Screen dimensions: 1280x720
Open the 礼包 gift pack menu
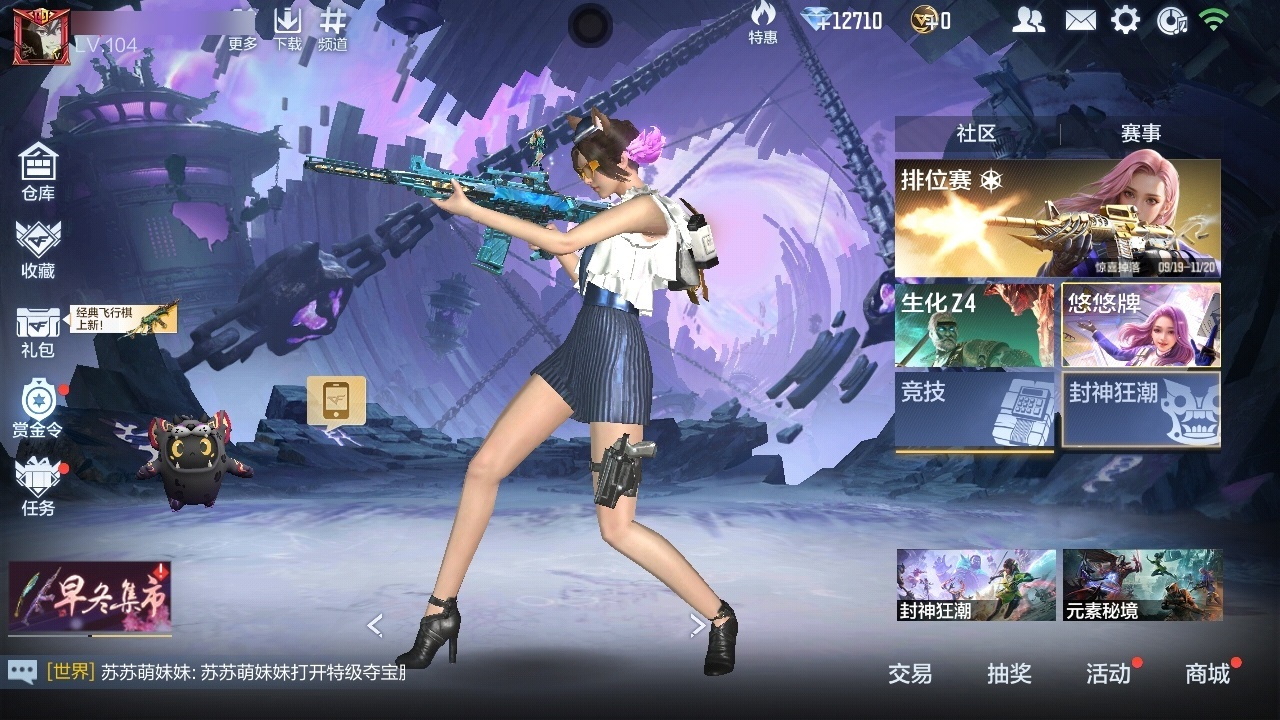(38, 330)
